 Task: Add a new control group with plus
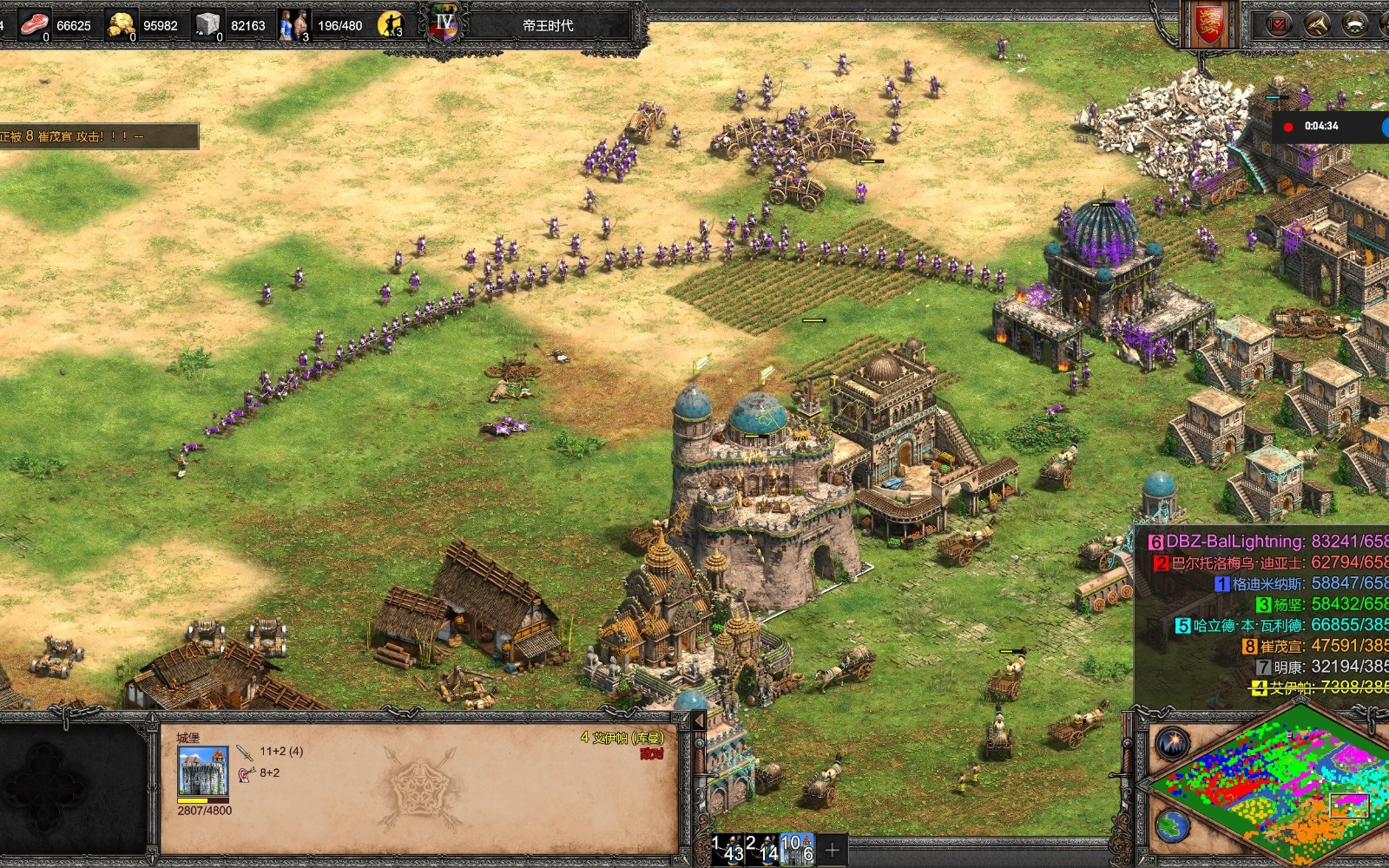(832, 850)
